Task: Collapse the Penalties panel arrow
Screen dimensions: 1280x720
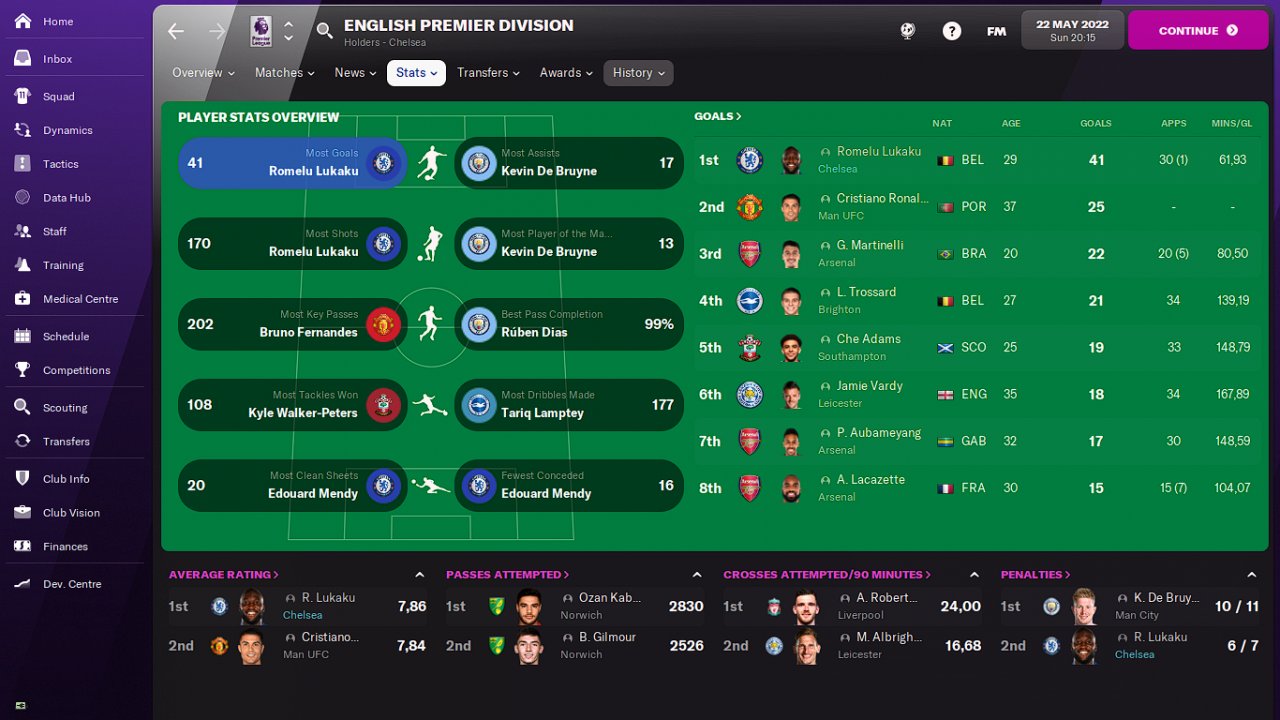Action: click(x=1251, y=575)
